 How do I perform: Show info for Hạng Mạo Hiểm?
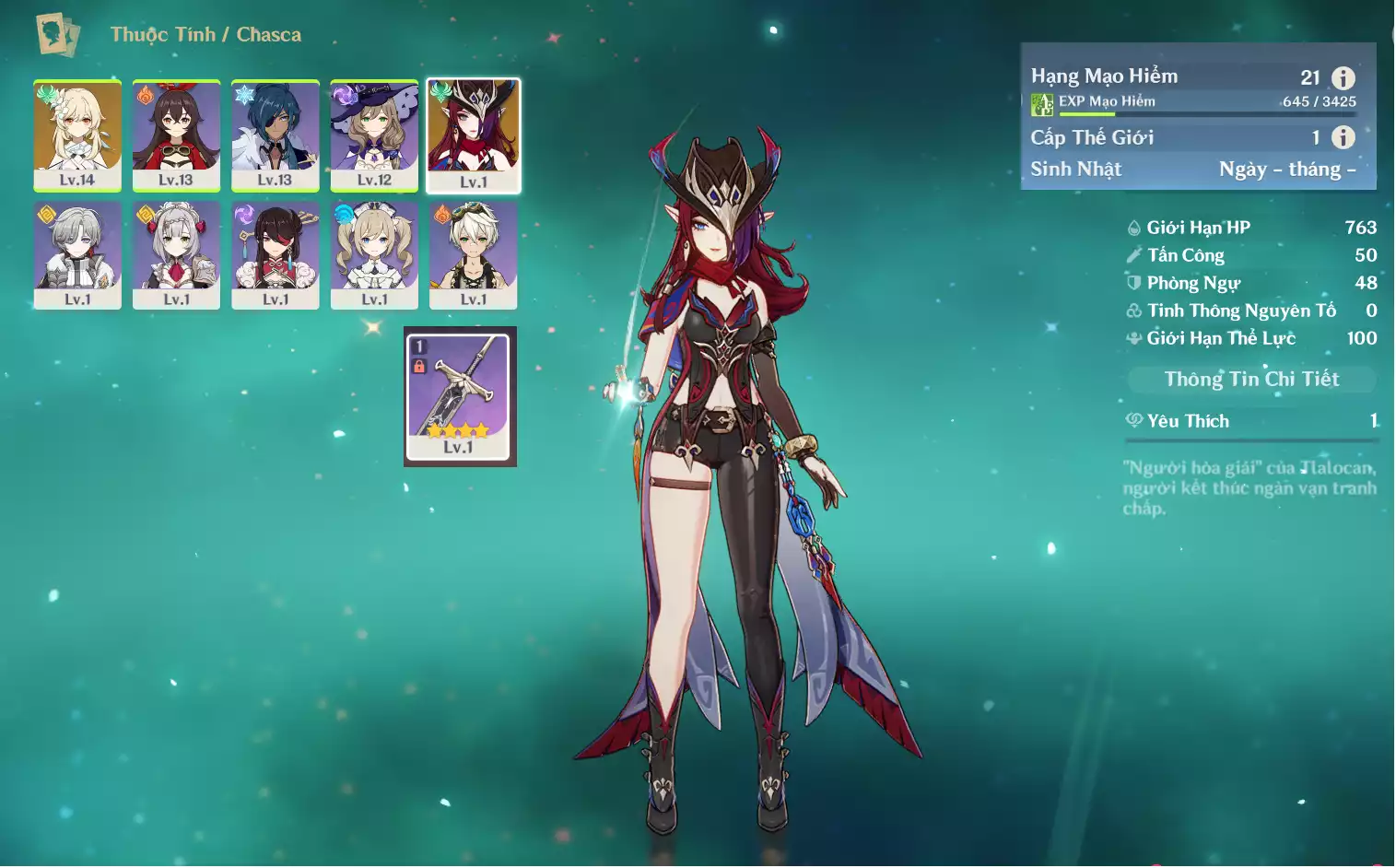pos(1343,78)
